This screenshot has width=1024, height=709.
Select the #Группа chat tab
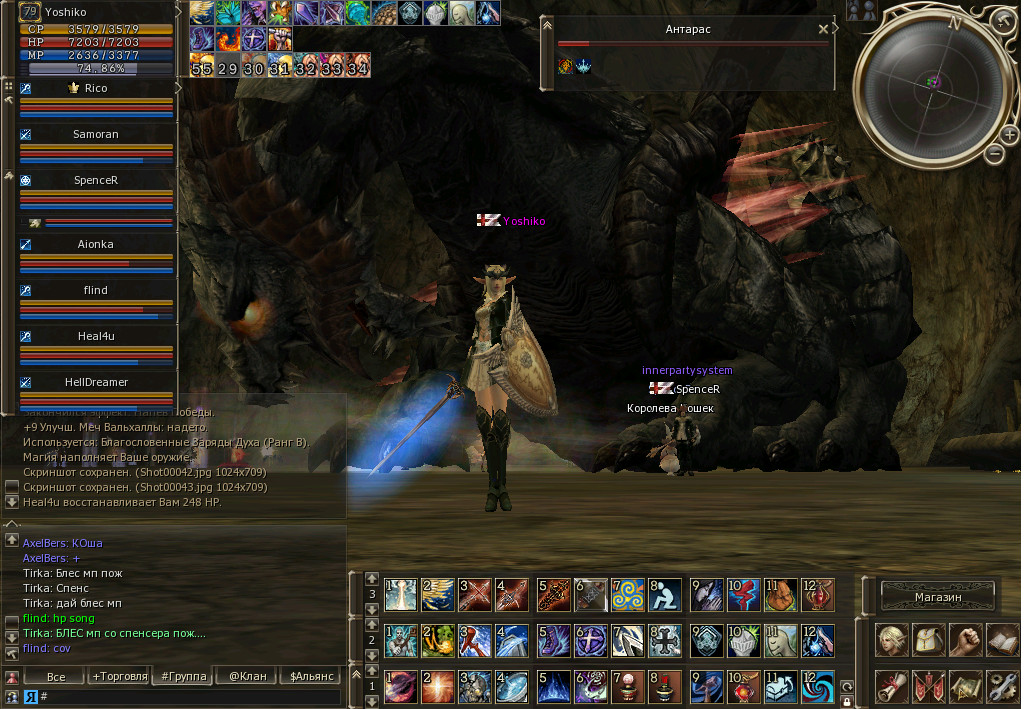[181, 677]
